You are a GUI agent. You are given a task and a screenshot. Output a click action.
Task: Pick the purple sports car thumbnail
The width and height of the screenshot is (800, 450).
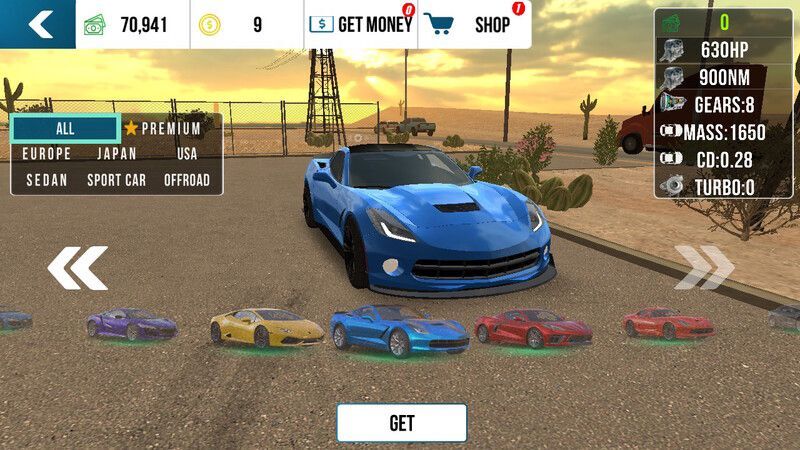click(131, 325)
